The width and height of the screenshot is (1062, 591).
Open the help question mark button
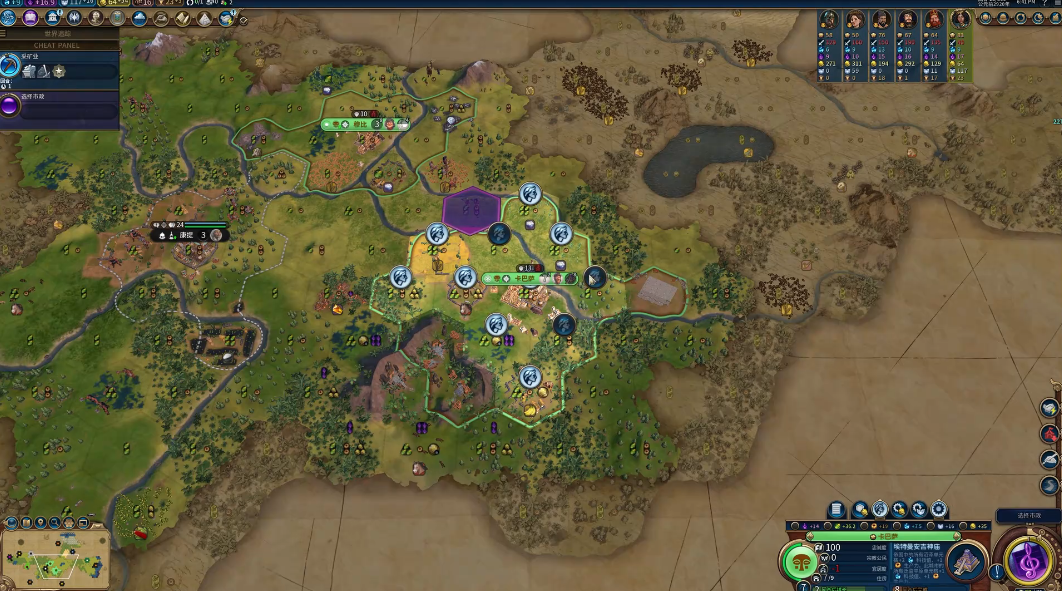tap(998, 572)
